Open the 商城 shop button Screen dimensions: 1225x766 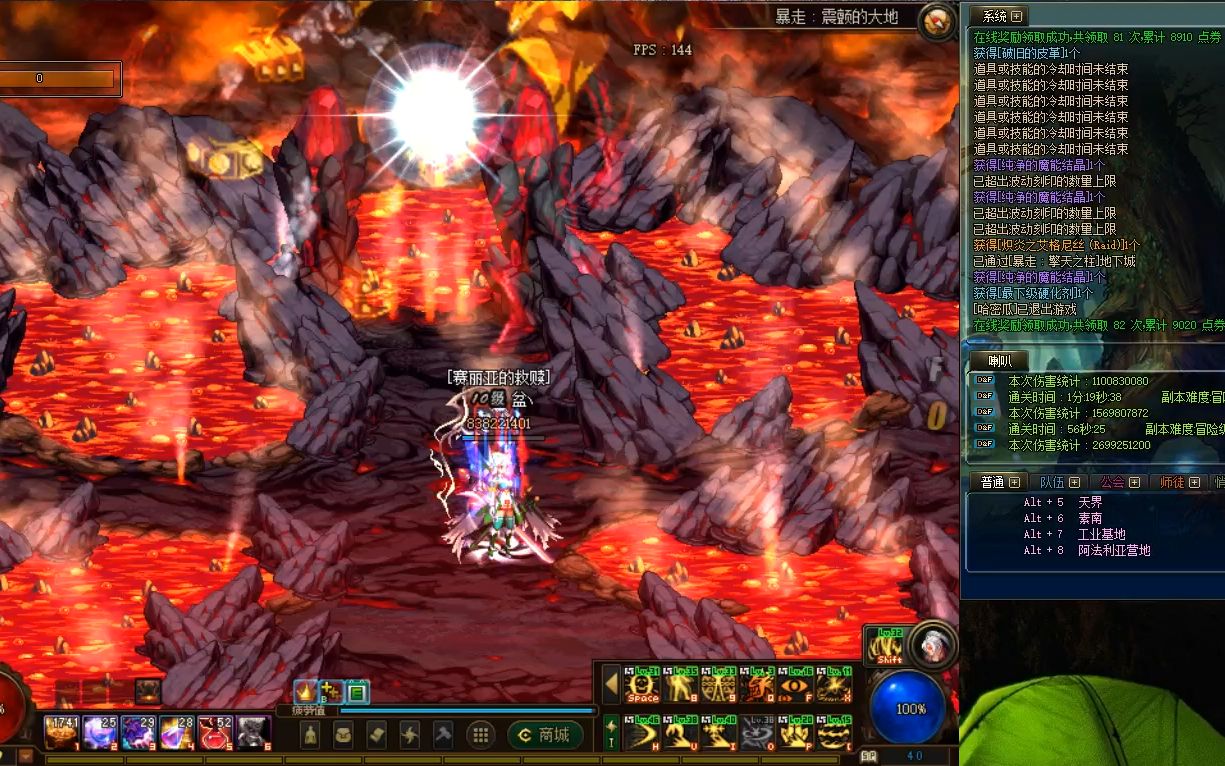(545, 735)
